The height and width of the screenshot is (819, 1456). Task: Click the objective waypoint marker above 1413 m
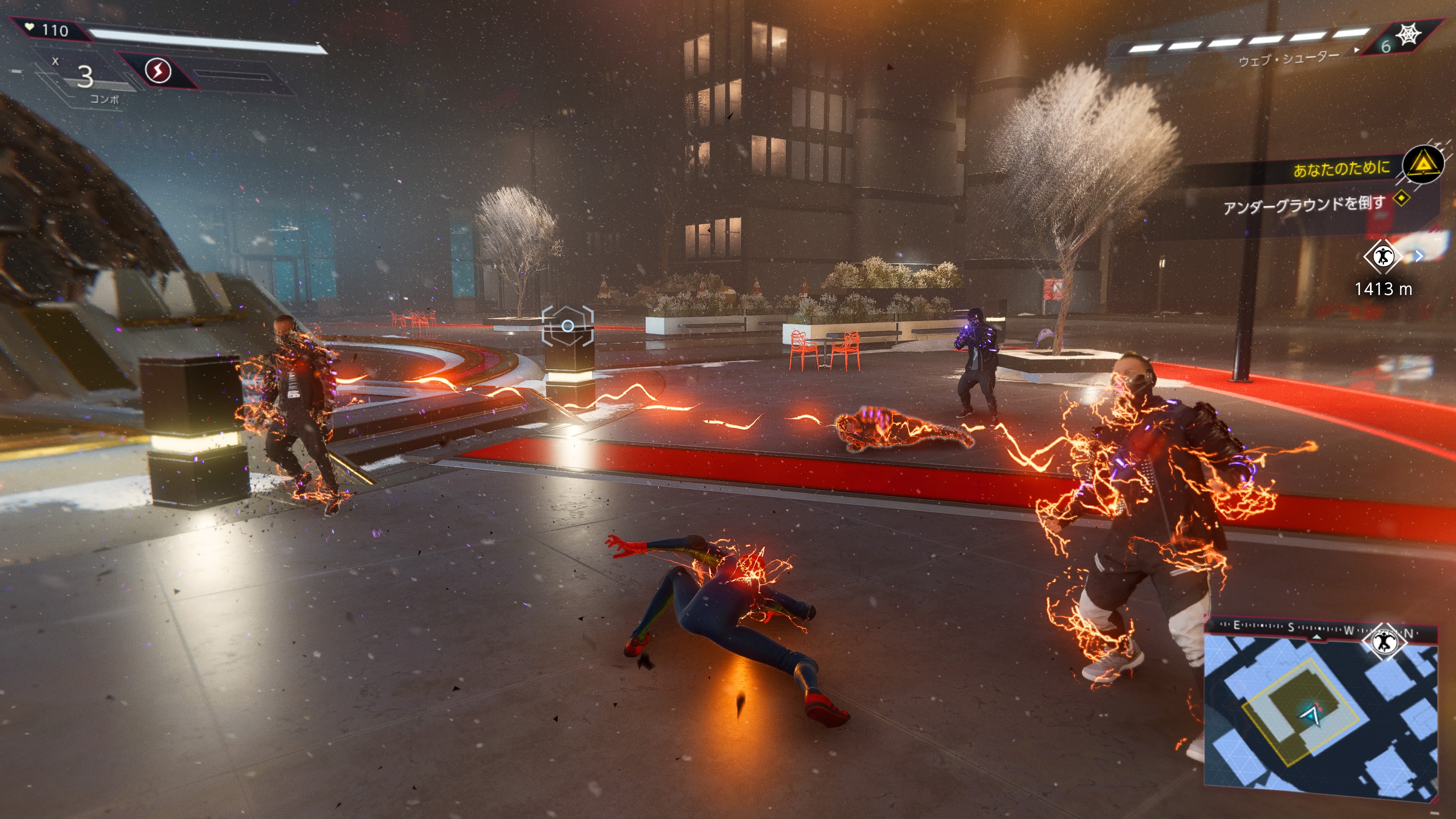tap(1382, 257)
